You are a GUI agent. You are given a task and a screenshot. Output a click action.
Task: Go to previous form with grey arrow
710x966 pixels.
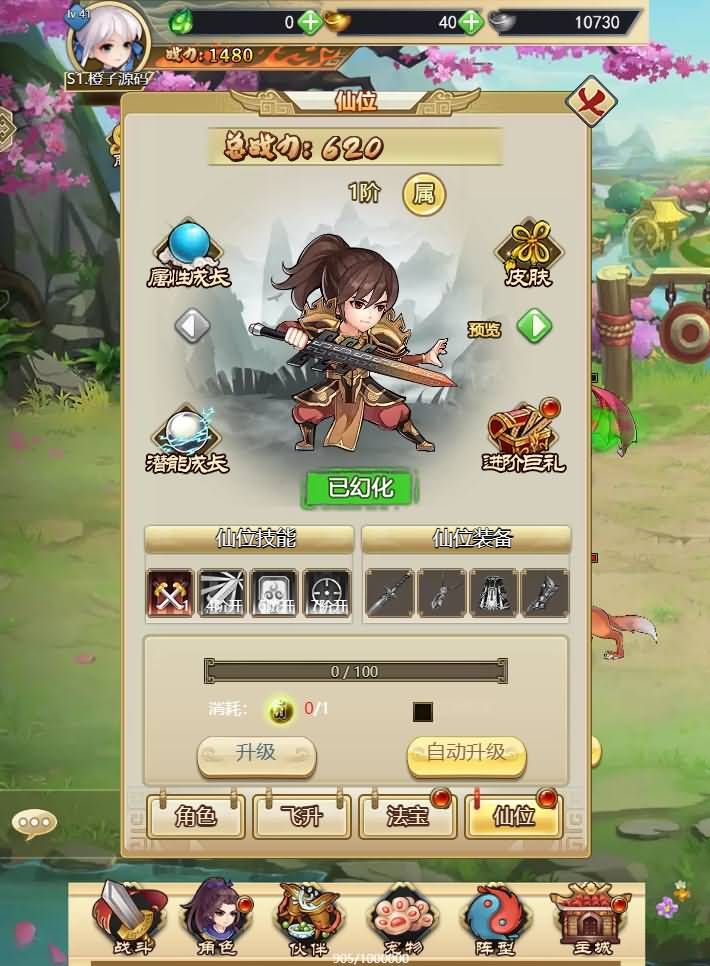click(192, 325)
